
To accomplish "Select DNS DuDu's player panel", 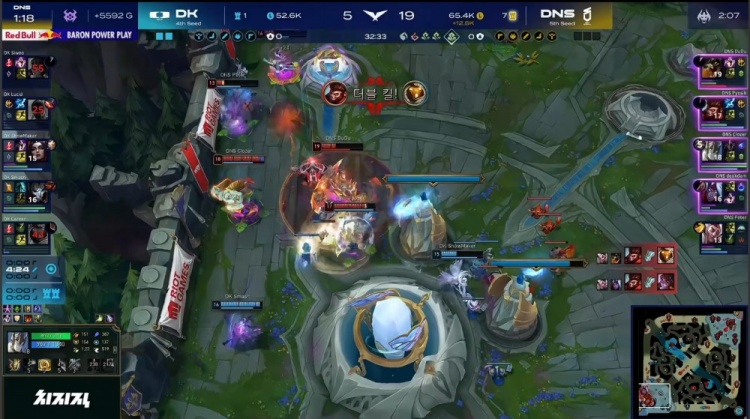I will (722, 68).
